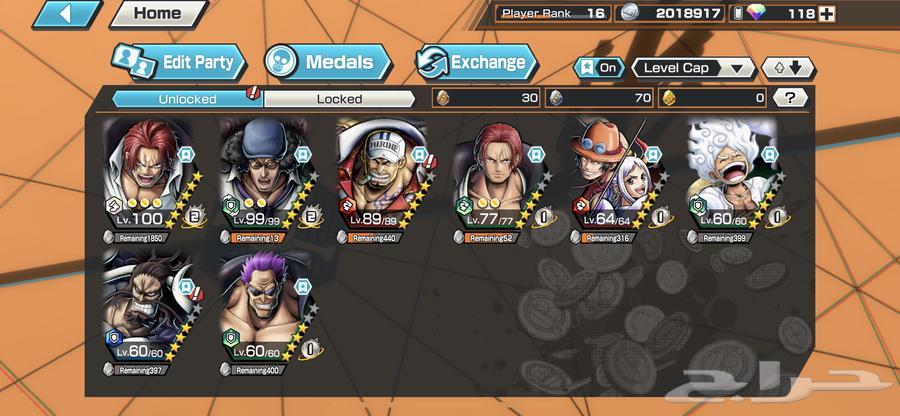900x416 pixels.
Task: Select the dark-haired Kaido character tile
Action: [149, 307]
